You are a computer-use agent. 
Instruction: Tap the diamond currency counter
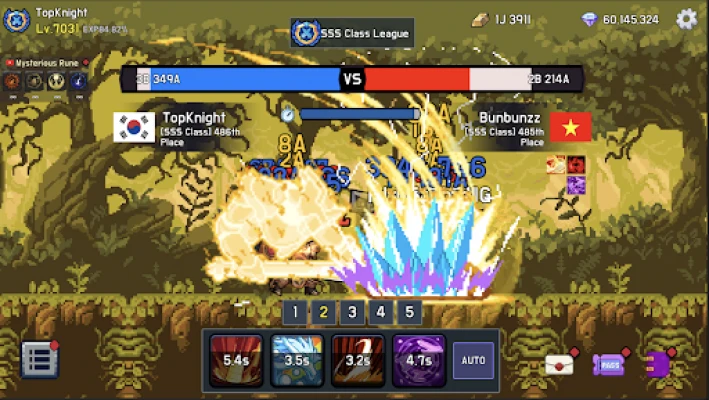tap(620, 19)
